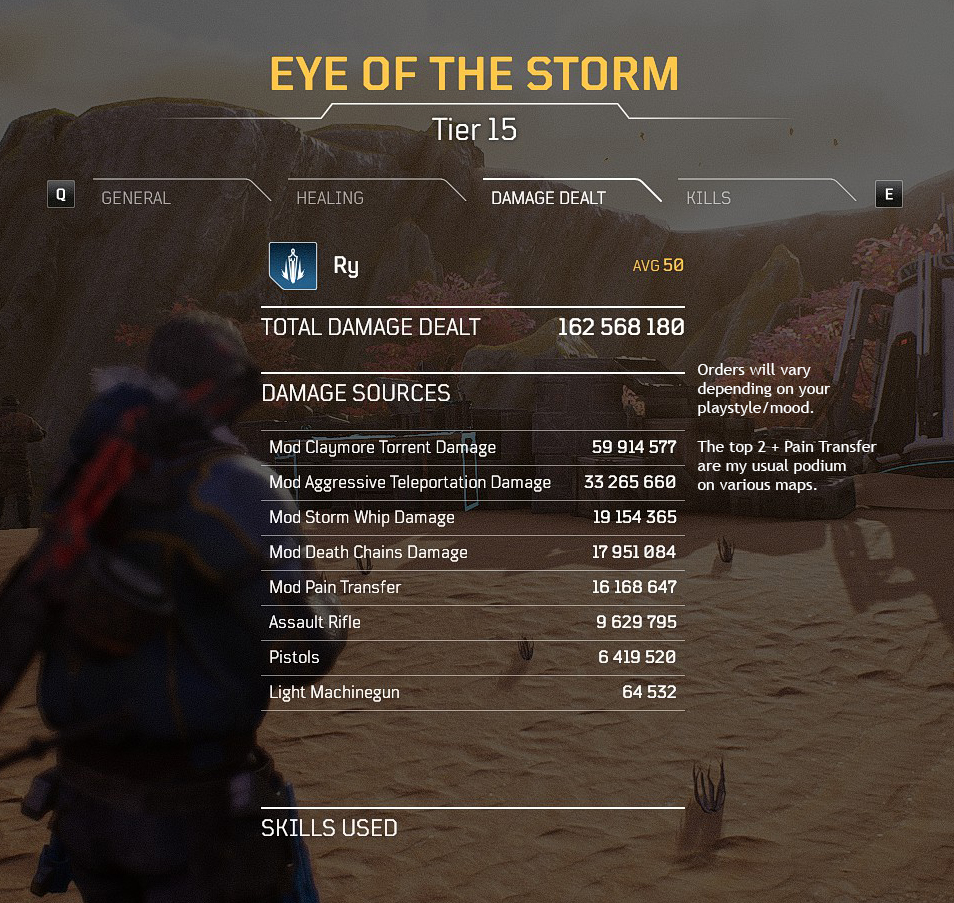Choose the Pistols damage row
The width and height of the screenshot is (954, 903).
coord(472,658)
